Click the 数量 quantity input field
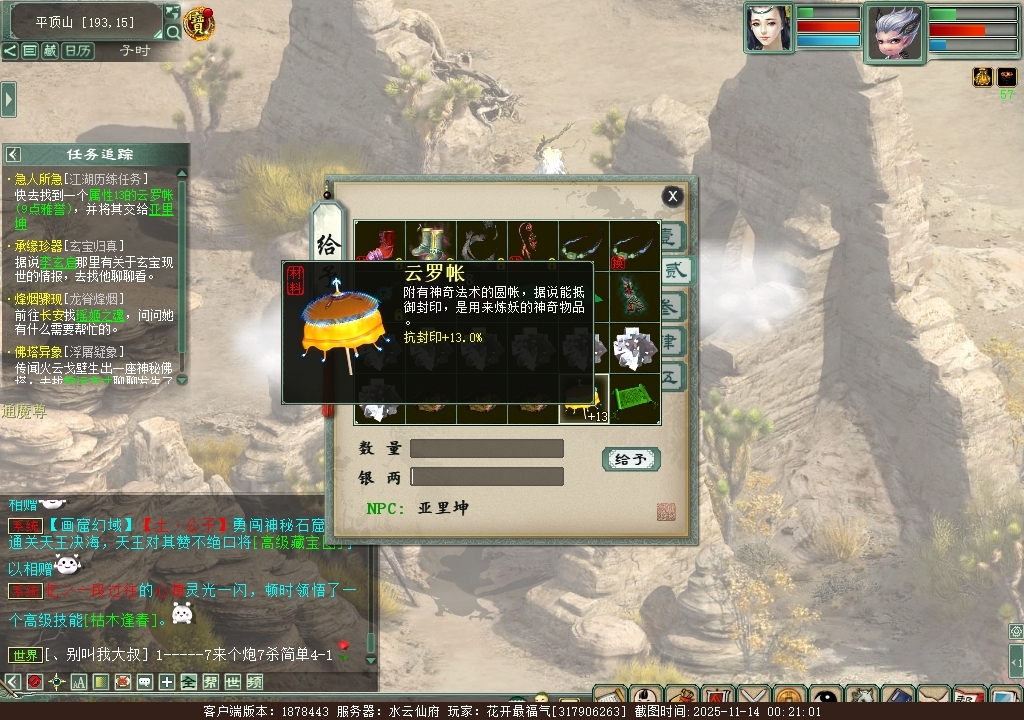 (x=487, y=449)
